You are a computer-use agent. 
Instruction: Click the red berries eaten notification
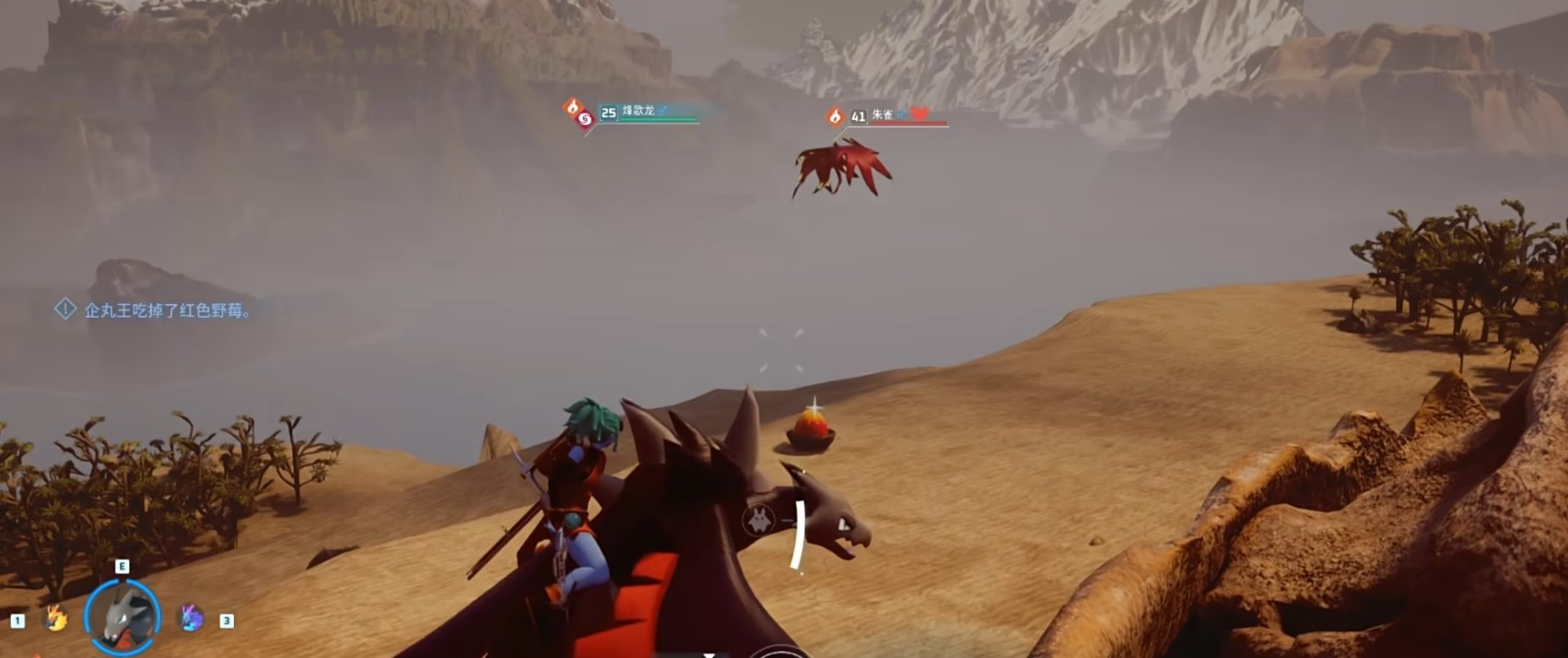tap(167, 311)
